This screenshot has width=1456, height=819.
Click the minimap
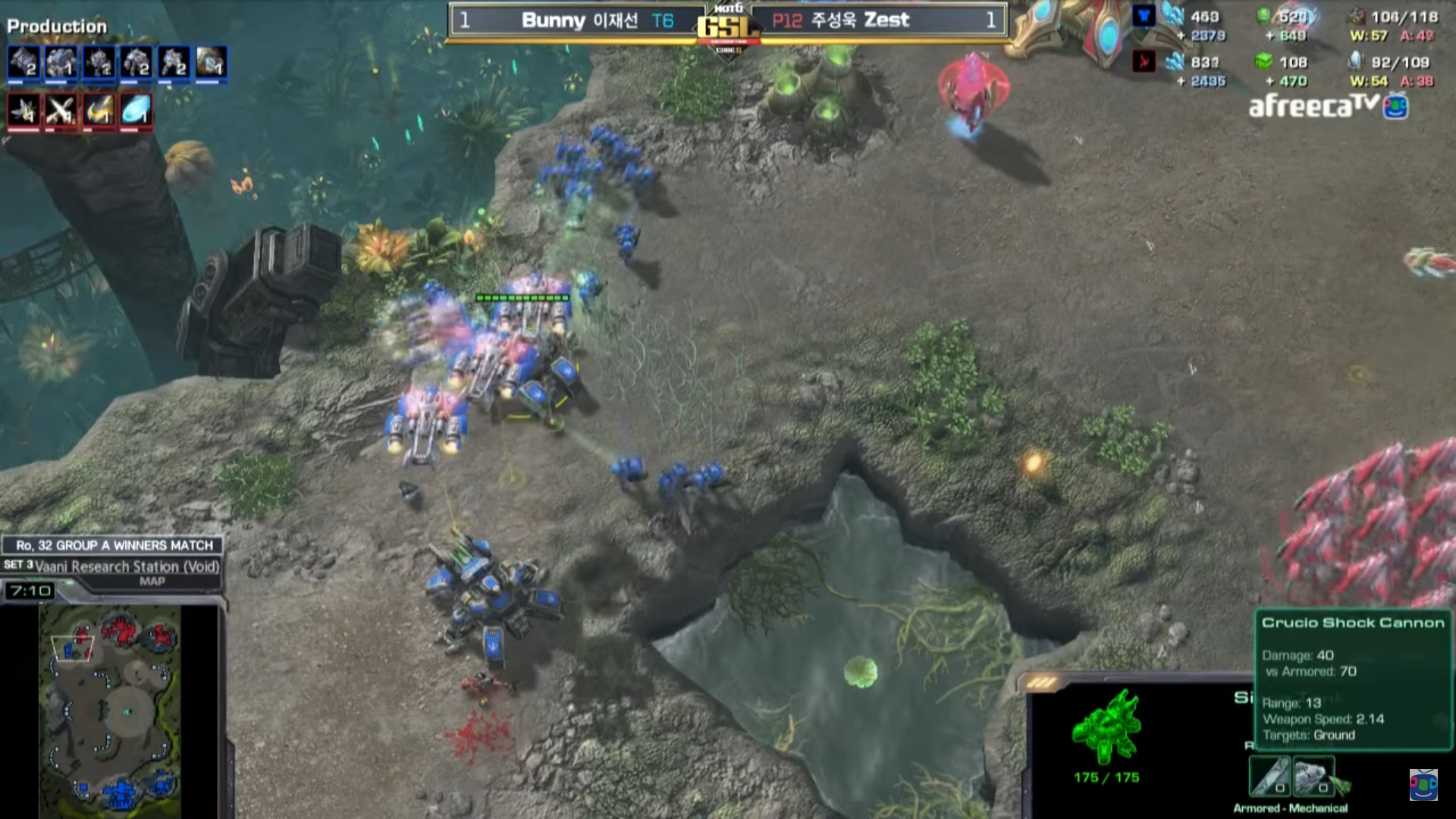coord(110,711)
